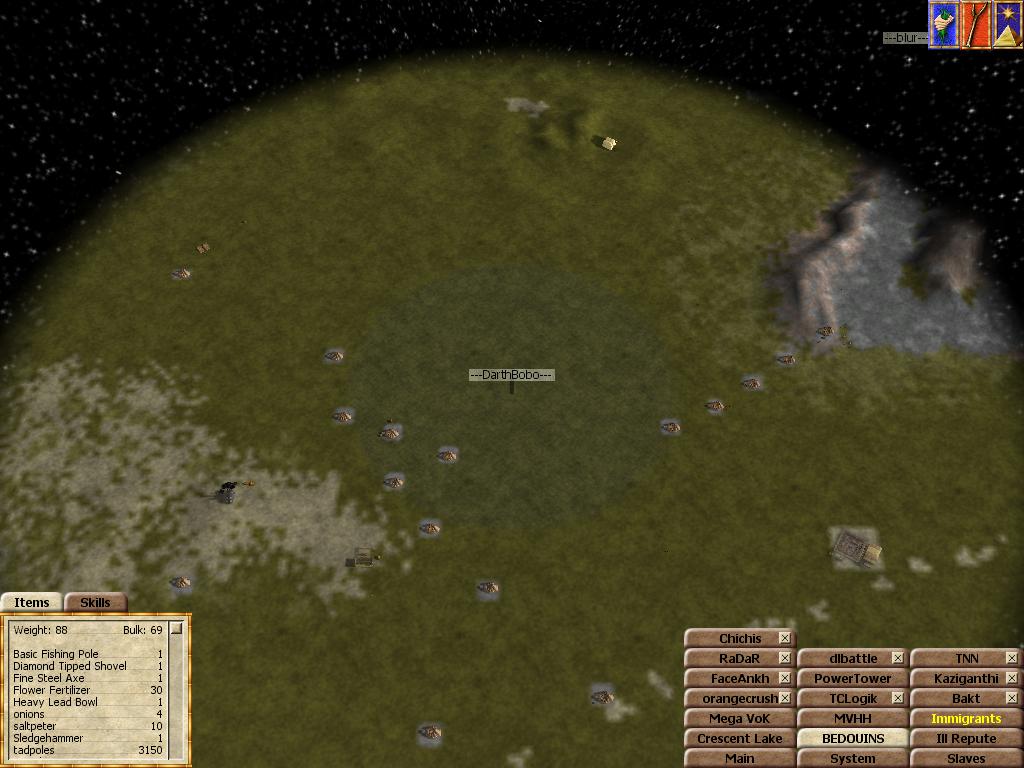Close the RaDaR conversation tab
Viewport: 1024px width, 768px height.
pos(785,658)
